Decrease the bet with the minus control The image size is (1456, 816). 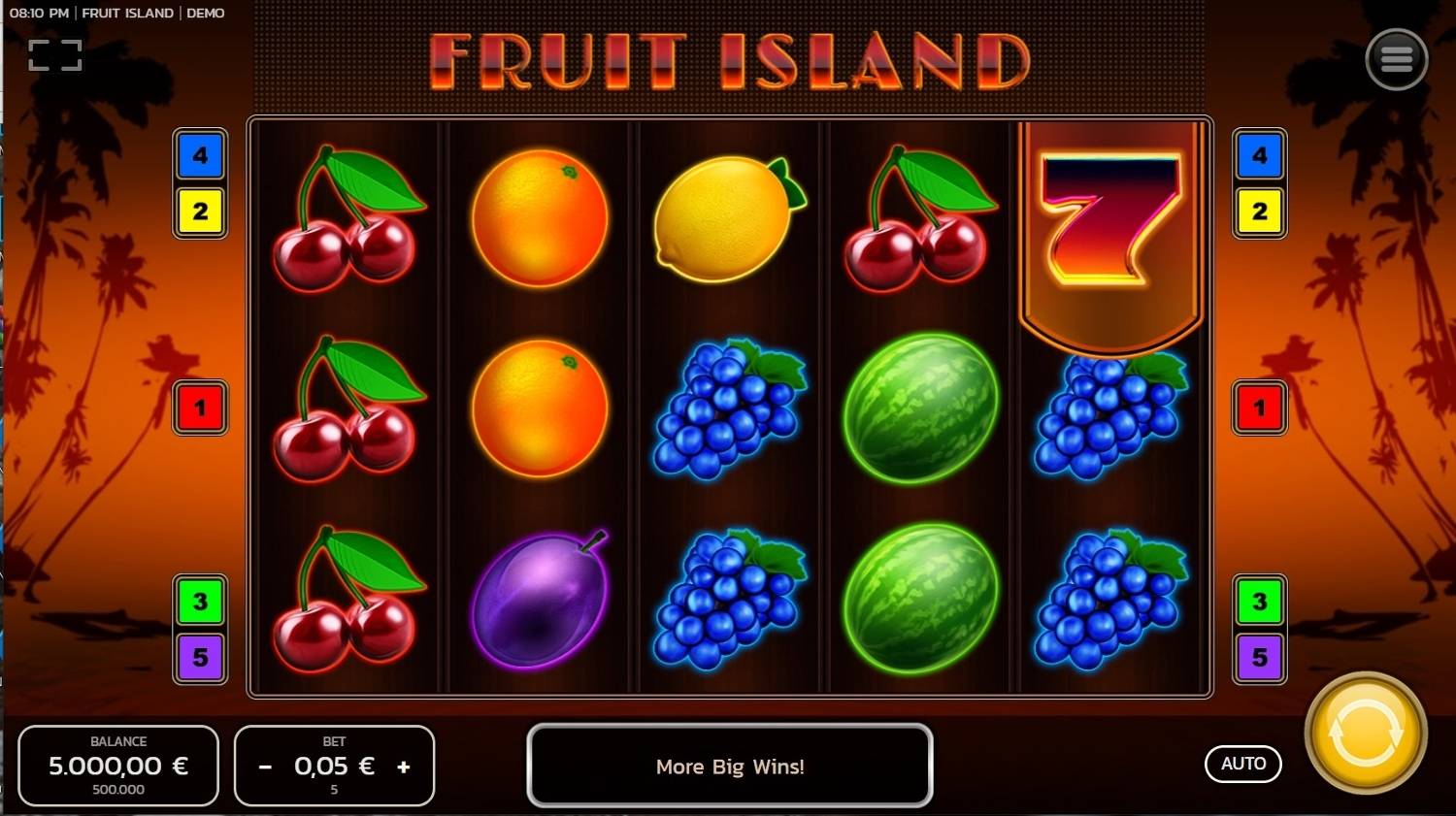[264, 767]
